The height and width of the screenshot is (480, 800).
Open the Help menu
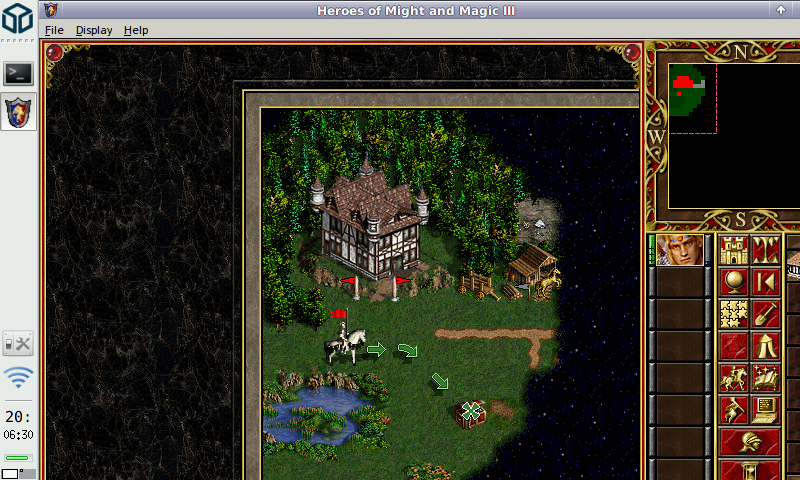tap(136, 30)
